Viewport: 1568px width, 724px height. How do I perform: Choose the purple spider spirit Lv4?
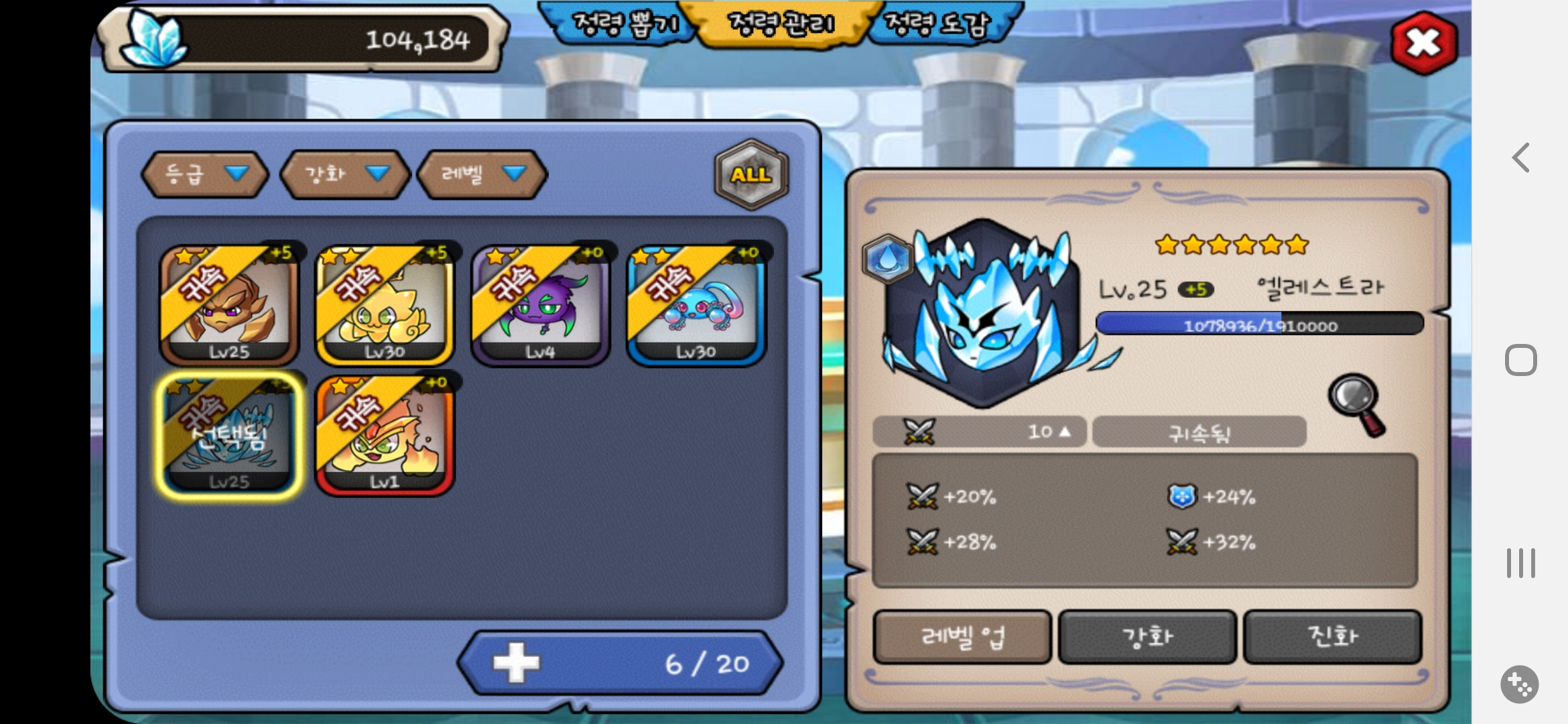[x=540, y=305]
